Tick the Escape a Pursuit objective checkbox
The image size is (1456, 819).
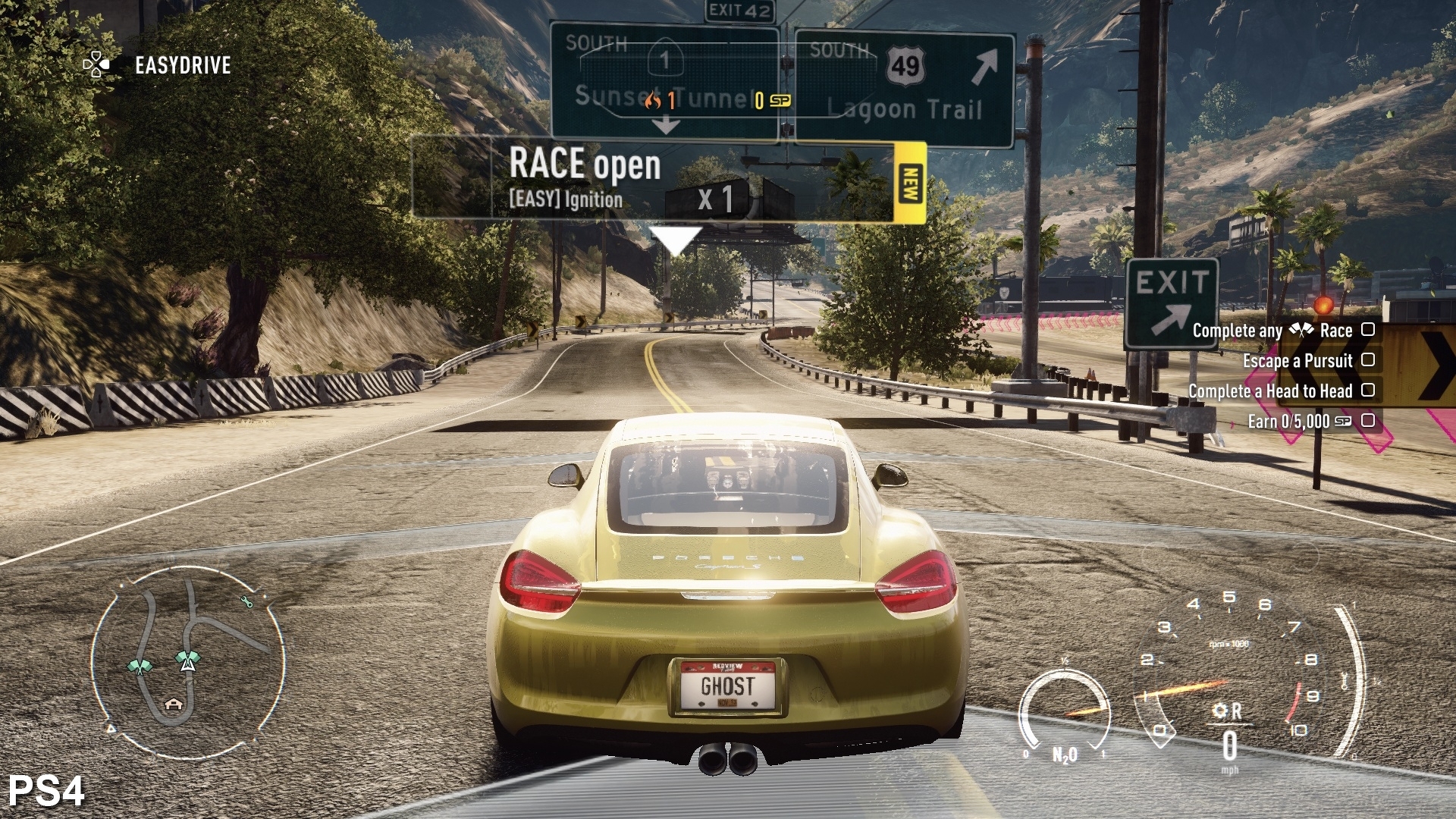[1368, 360]
